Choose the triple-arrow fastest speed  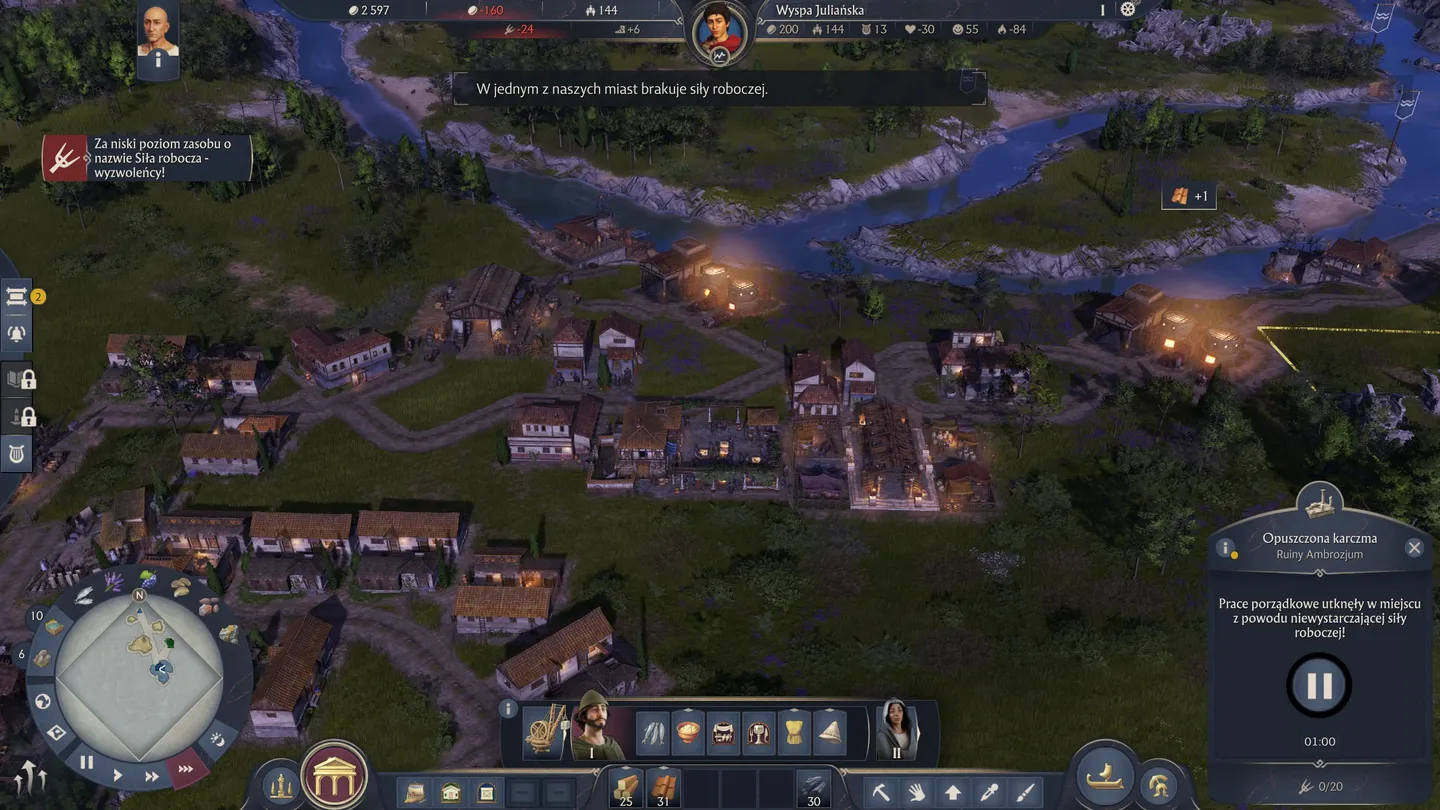[186, 768]
